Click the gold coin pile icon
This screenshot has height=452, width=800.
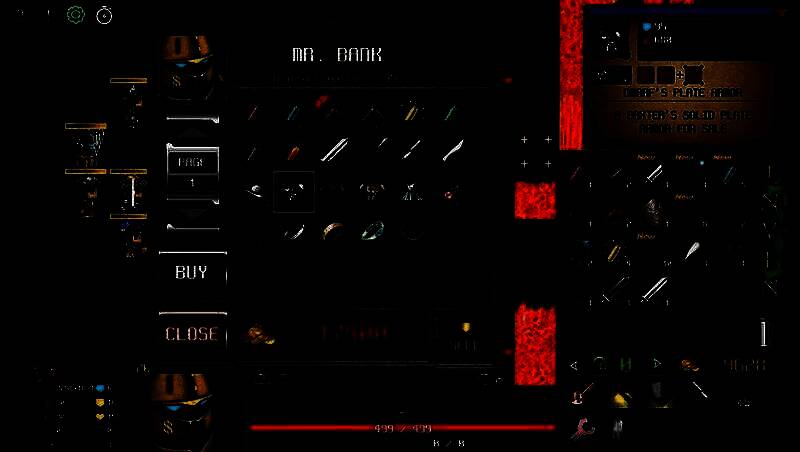point(262,335)
